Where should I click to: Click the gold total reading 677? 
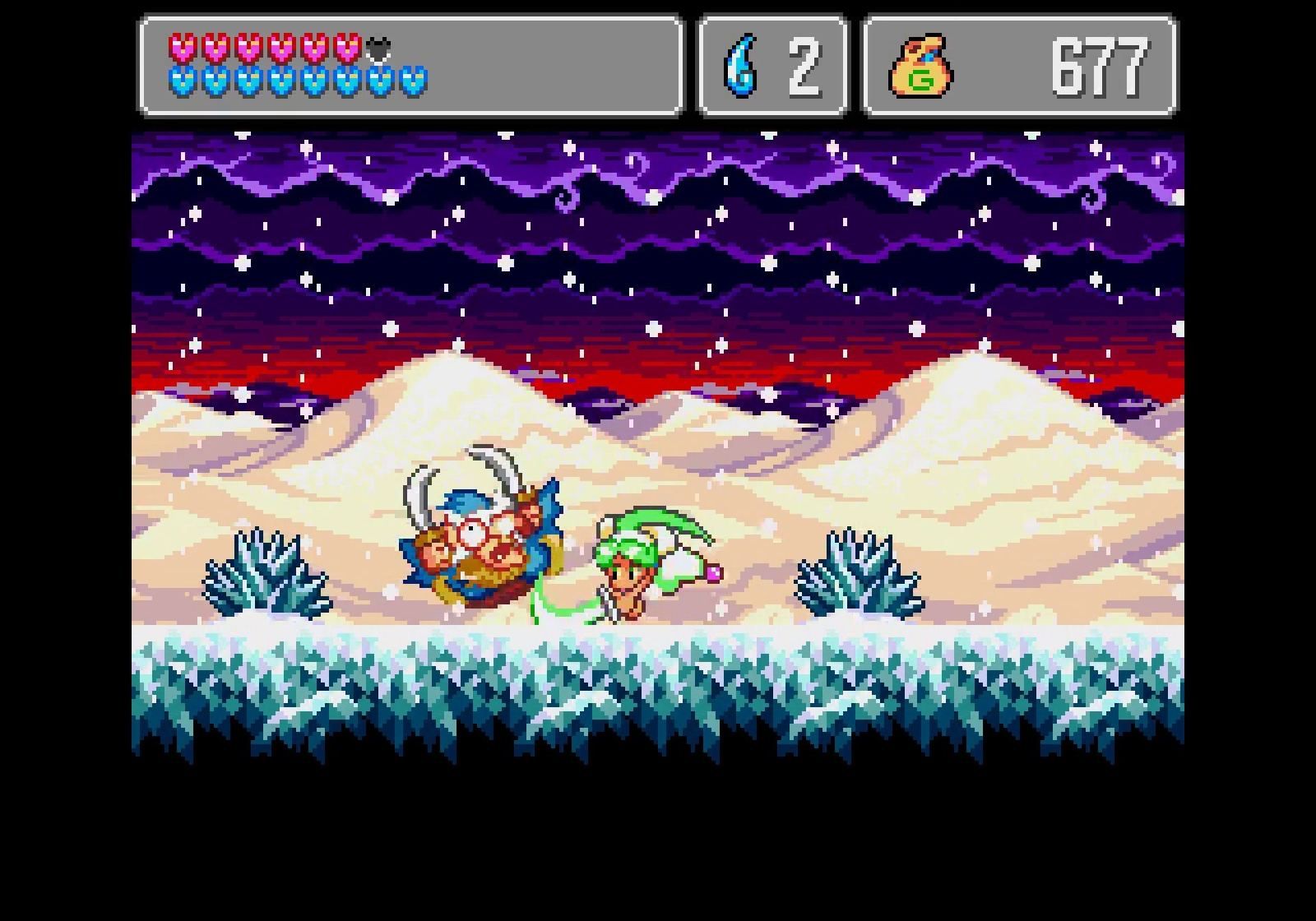1102,66
